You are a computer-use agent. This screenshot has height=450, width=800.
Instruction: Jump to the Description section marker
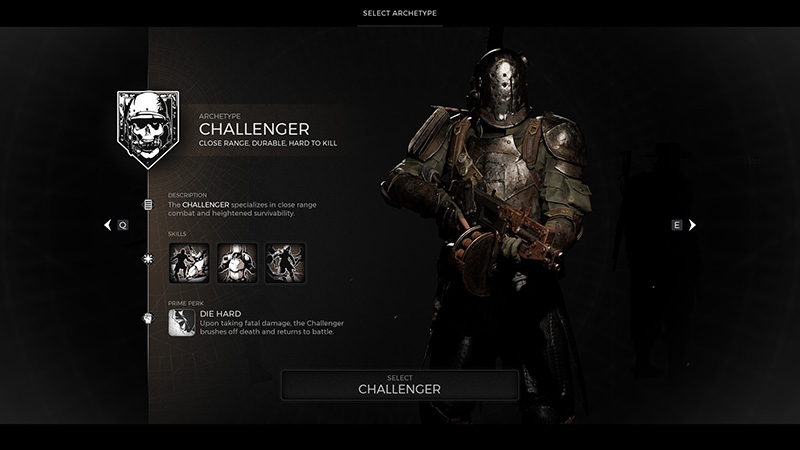tap(148, 205)
